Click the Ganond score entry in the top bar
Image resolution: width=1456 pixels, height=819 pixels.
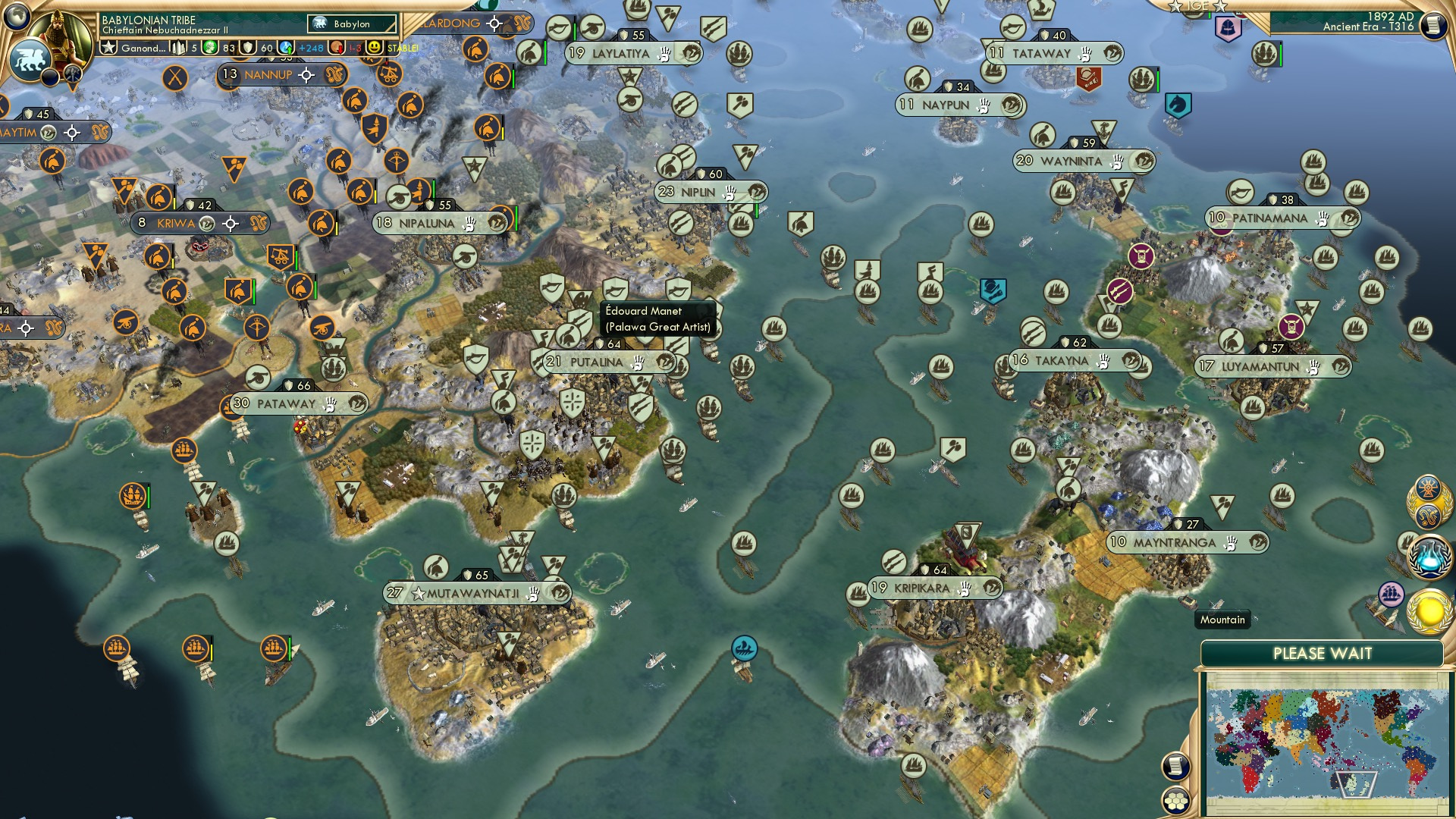[143, 47]
